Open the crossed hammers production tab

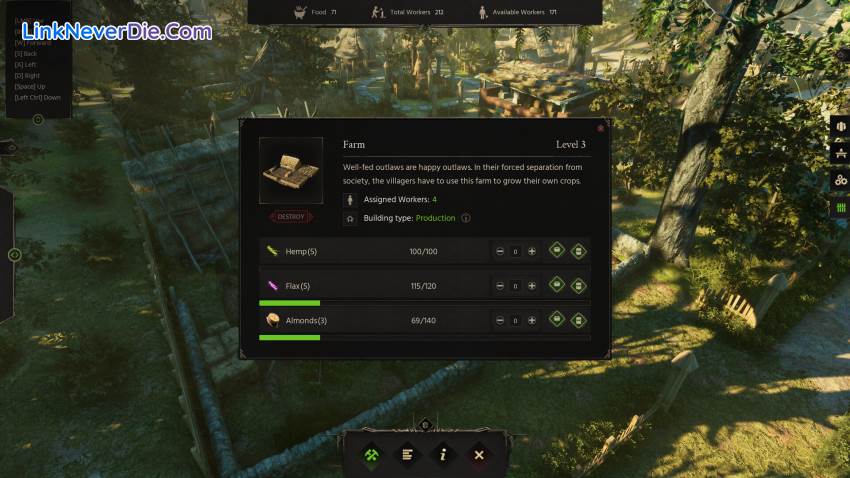click(x=371, y=455)
